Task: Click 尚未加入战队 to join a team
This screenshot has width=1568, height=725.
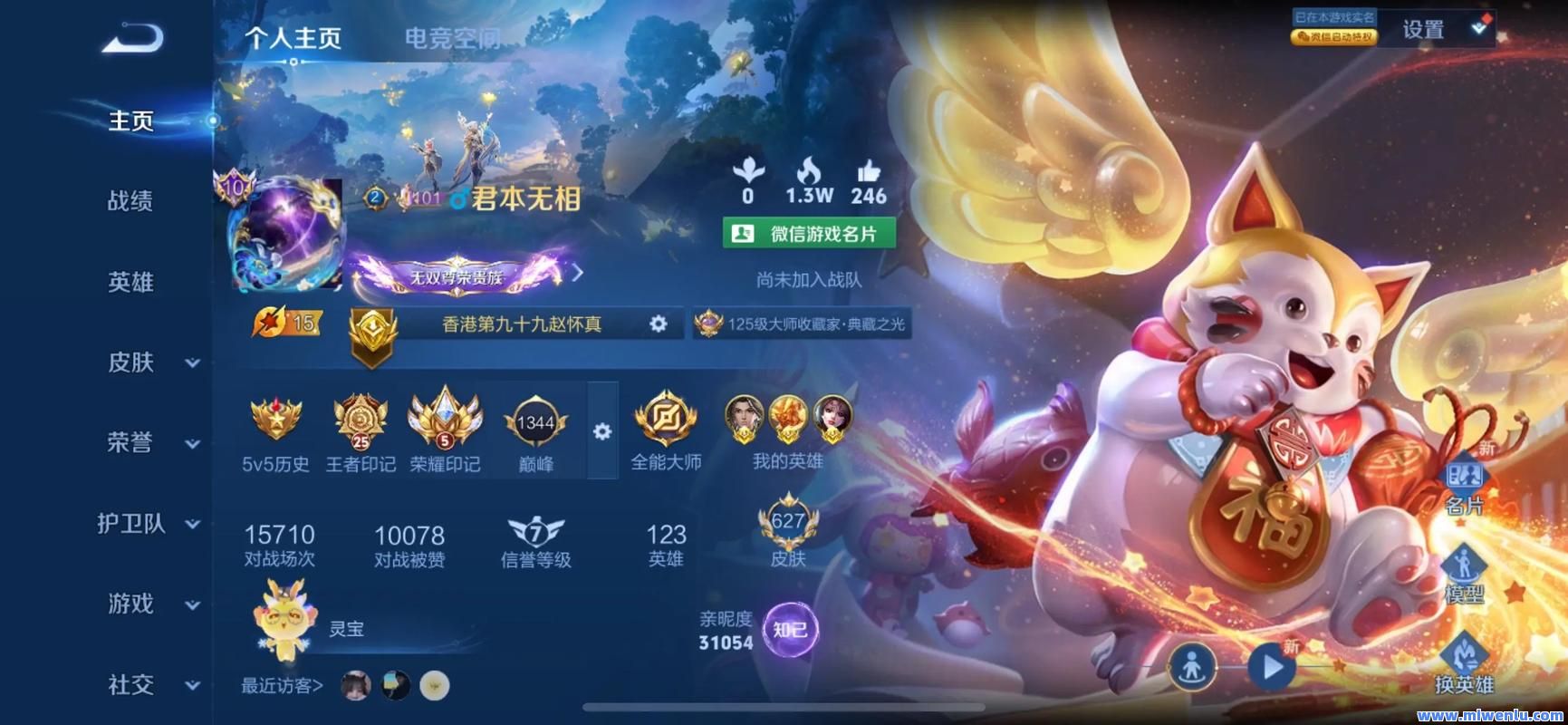Action: 807,281
